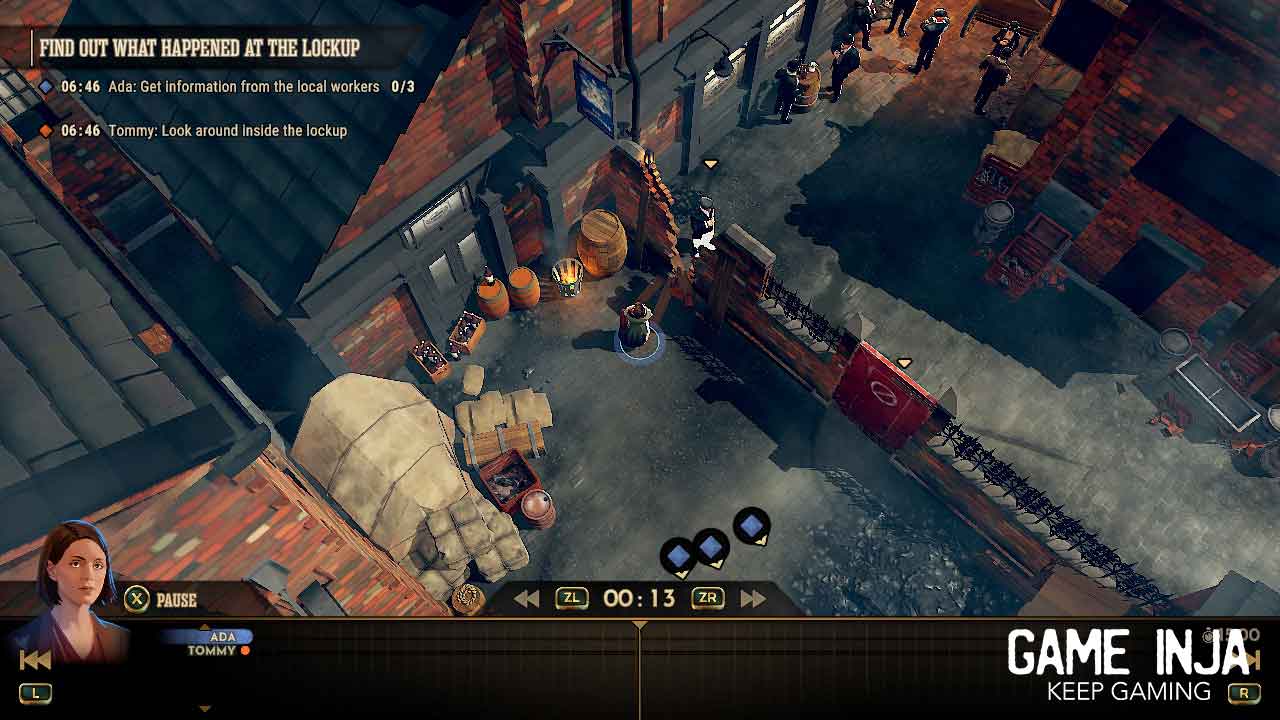The width and height of the screenshot is (1280, 720).
Task: Click the character track list down arrow
Action: (x=205, y=709)
